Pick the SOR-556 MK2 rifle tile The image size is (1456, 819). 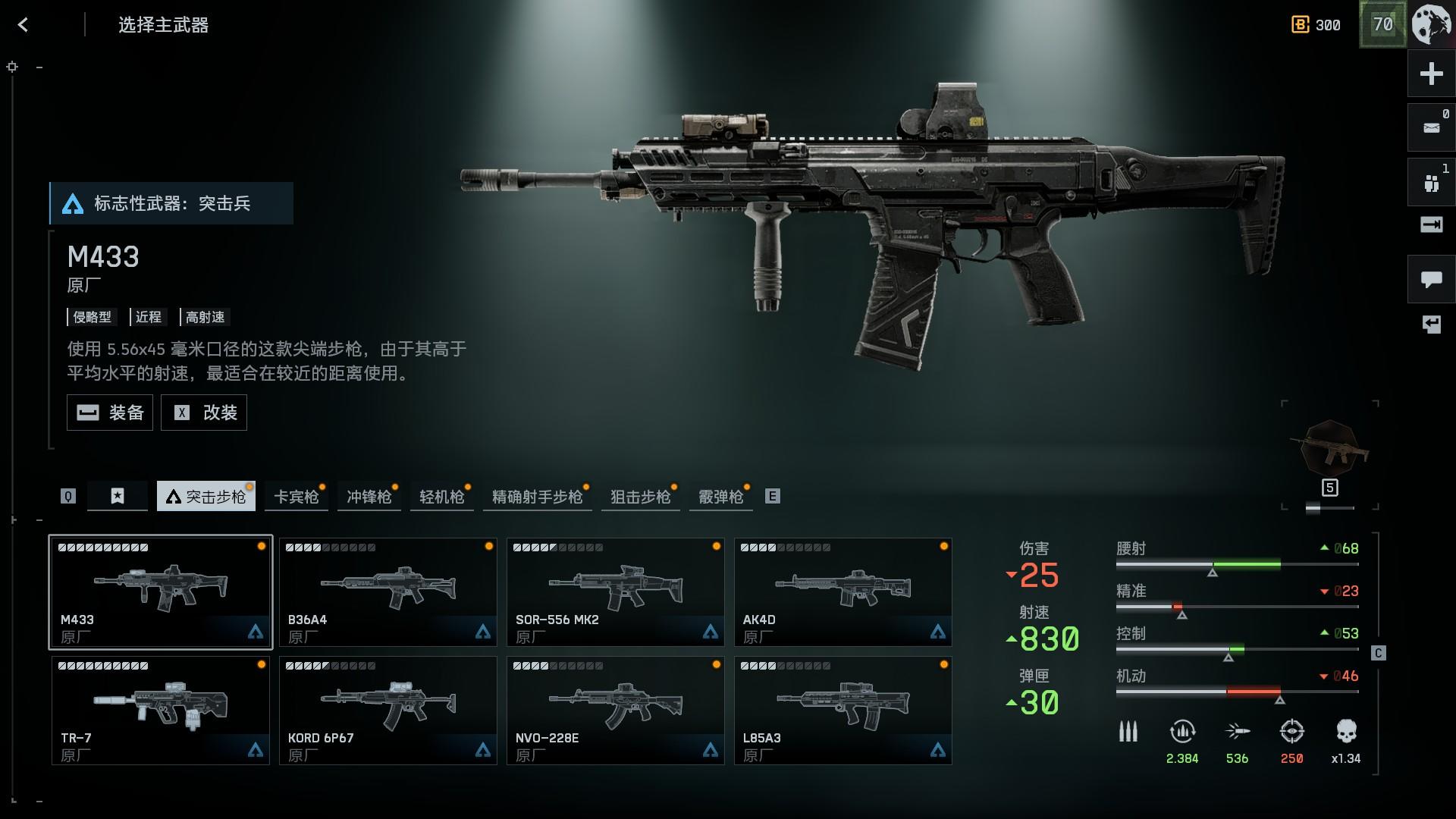click(616, 592)
